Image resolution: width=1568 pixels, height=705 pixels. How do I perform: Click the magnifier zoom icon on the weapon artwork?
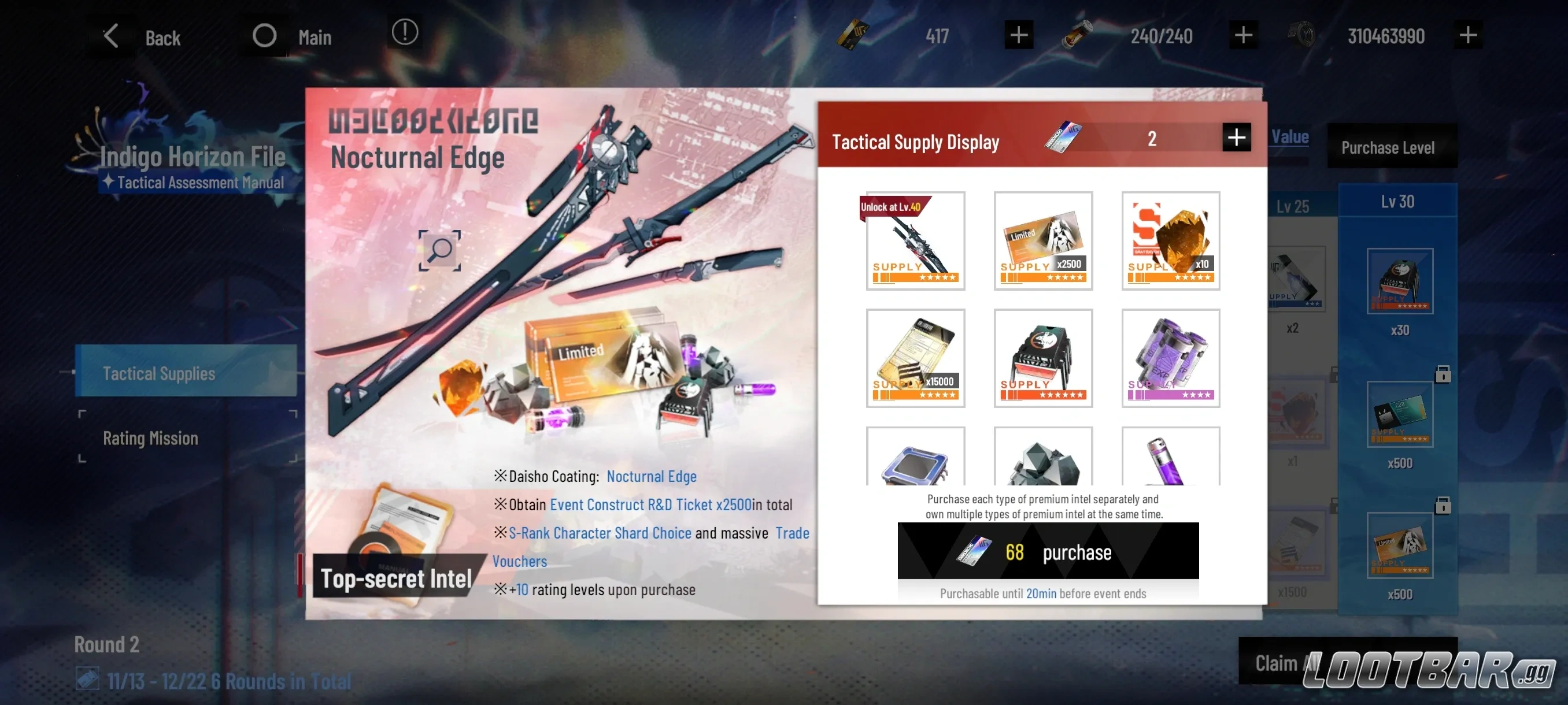[x=439, y=251]
